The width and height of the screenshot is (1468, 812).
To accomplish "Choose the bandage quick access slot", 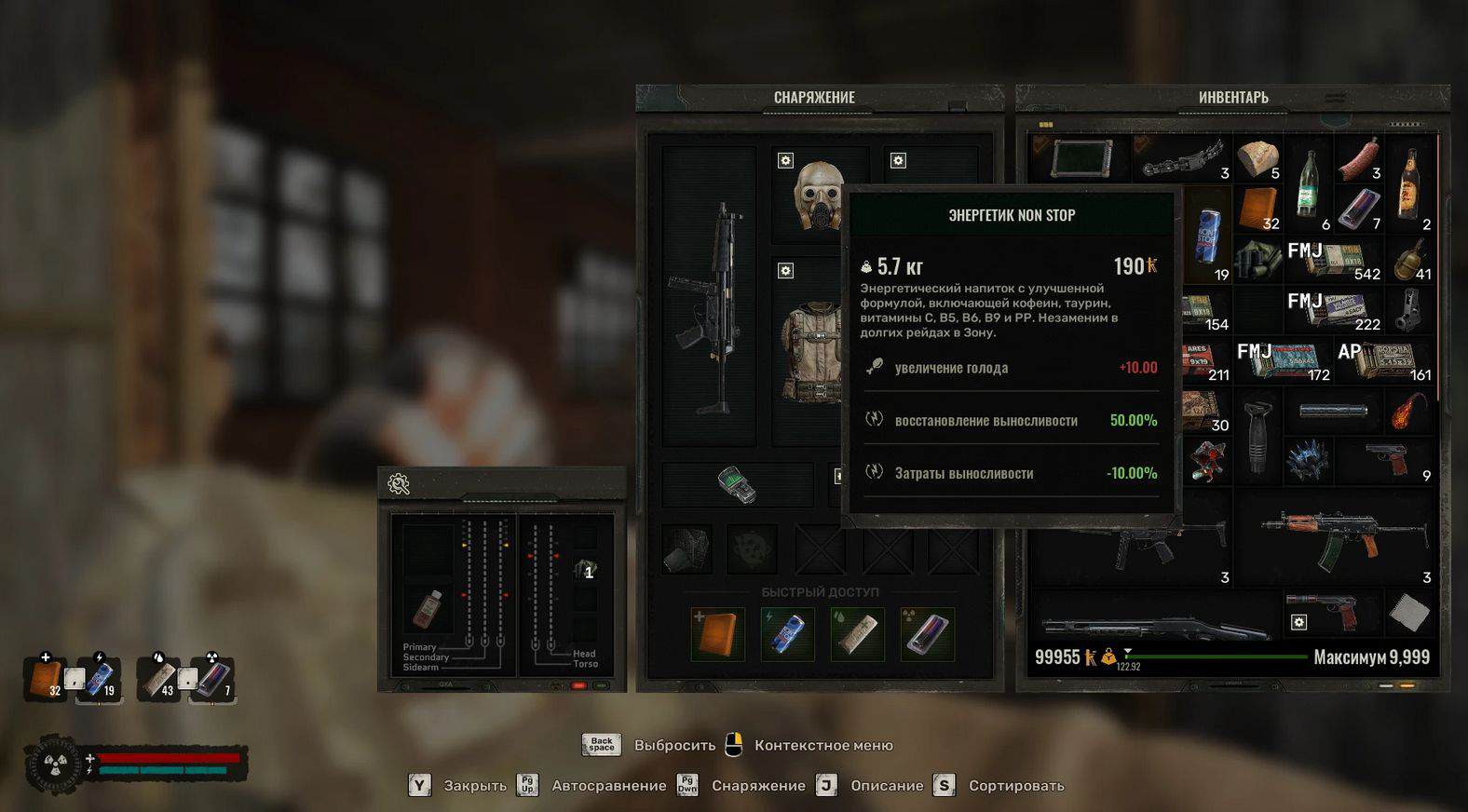I will tap(857, 633).
